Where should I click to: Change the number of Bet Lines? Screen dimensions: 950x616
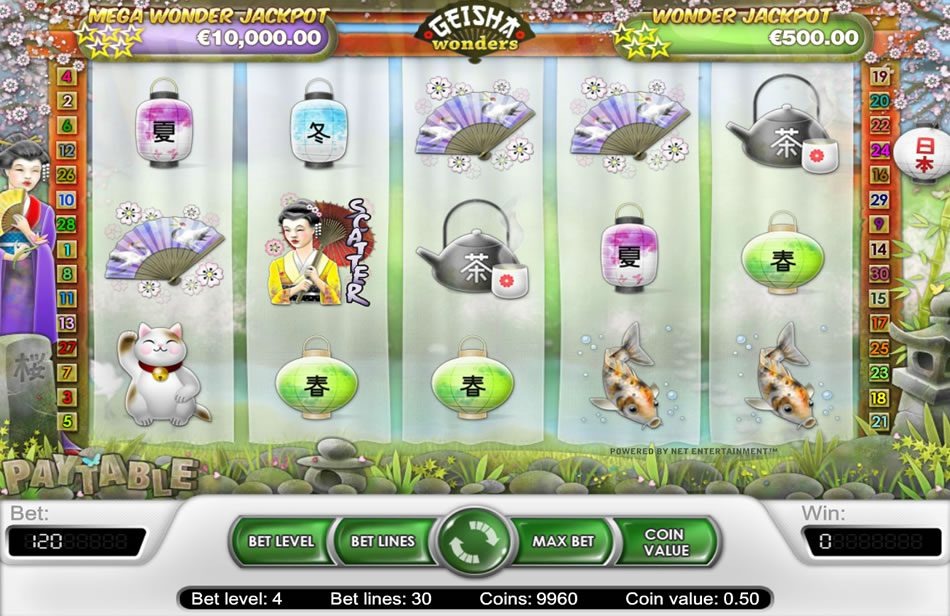[382, 541]
